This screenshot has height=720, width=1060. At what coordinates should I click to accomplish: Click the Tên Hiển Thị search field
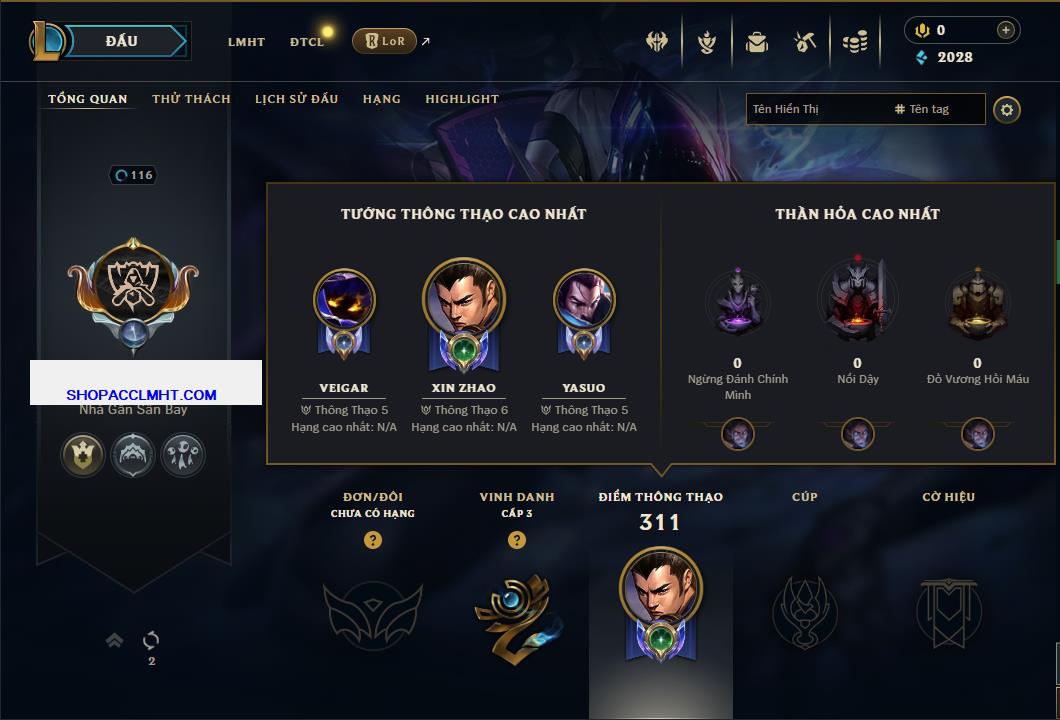pyautogui.click(x=815, y=109)
